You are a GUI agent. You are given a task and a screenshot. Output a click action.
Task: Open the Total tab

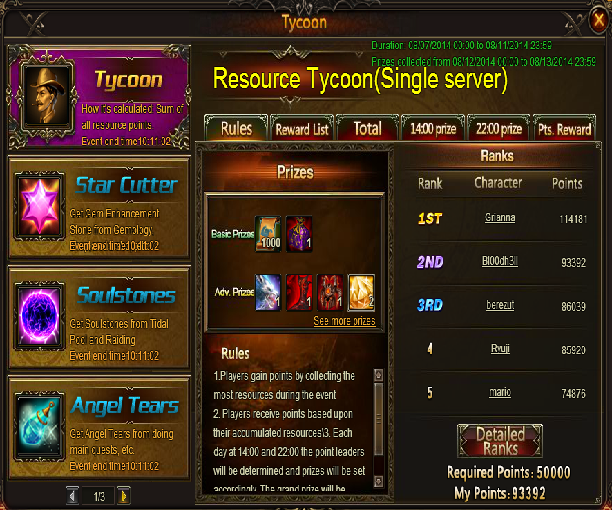click(x=367, y=128)
